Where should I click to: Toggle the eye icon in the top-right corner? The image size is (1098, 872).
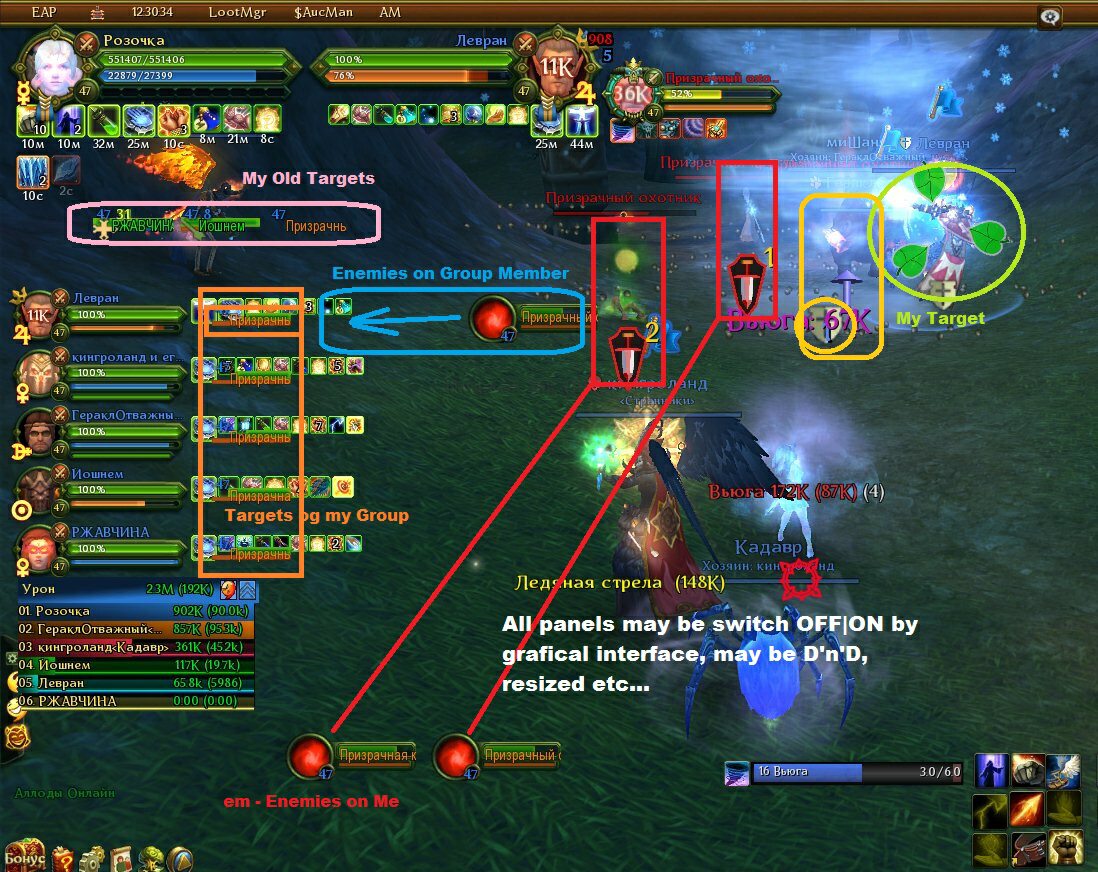[x=1050, y=16]
